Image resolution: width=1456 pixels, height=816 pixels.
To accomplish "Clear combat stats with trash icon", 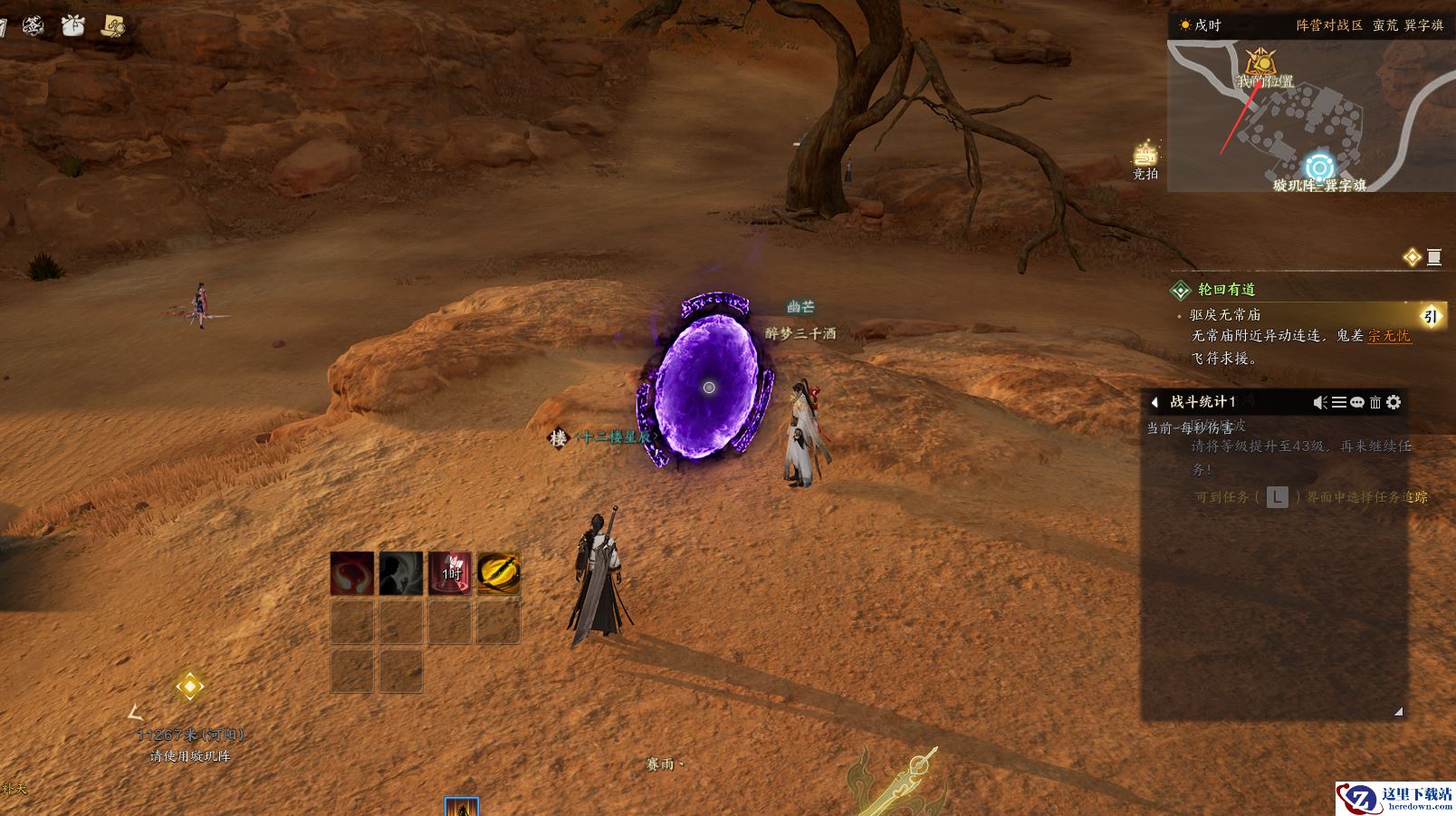I will tap(1375, 402).
